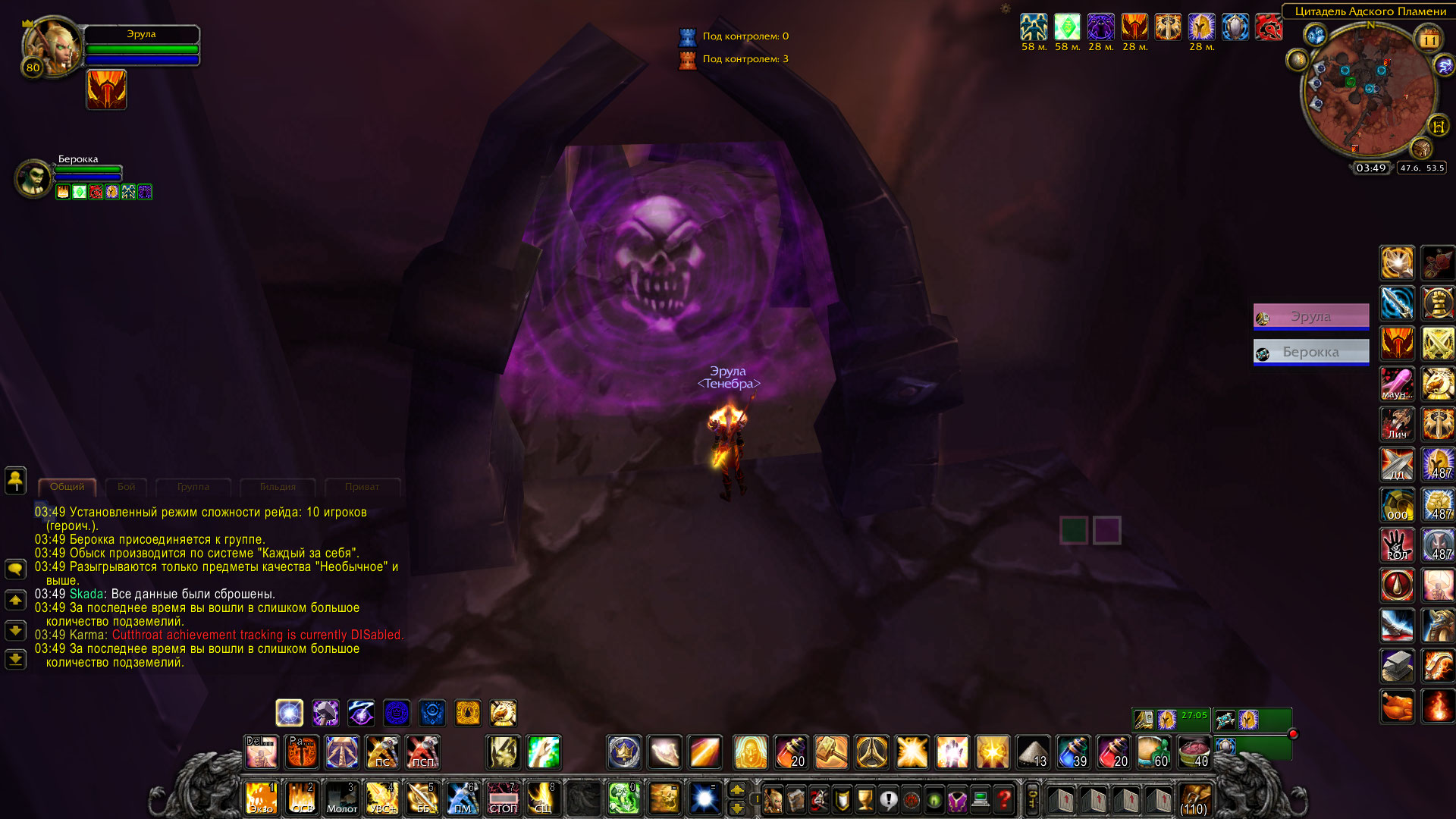Screen dimensions: 1456x819
Task: Activate the Экзо ability in slot 1
Action: (x=261, y=799)
